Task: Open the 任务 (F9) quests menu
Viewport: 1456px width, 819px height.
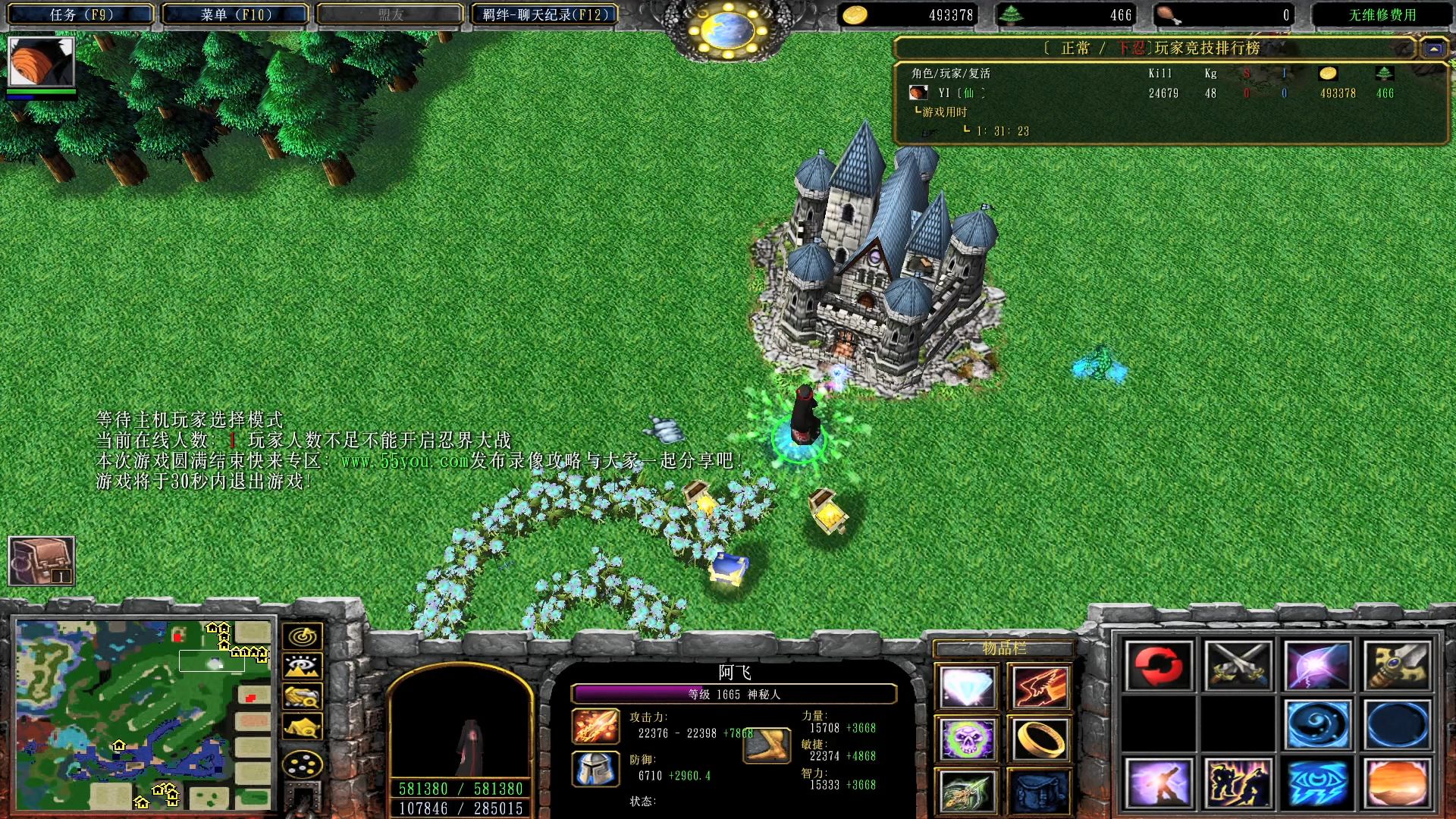Action: (80, 14)
